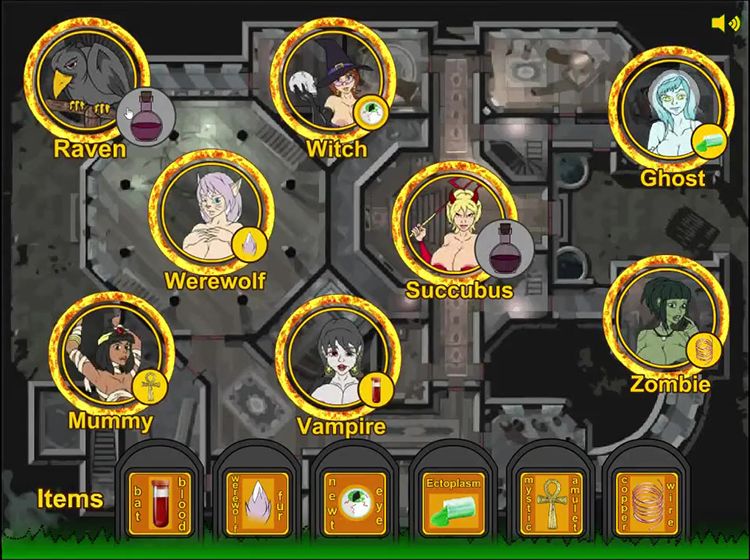The height and width of the screenshot is (560, 750).
Task: Select the Vampire character portrait
Action: [337, 358]
